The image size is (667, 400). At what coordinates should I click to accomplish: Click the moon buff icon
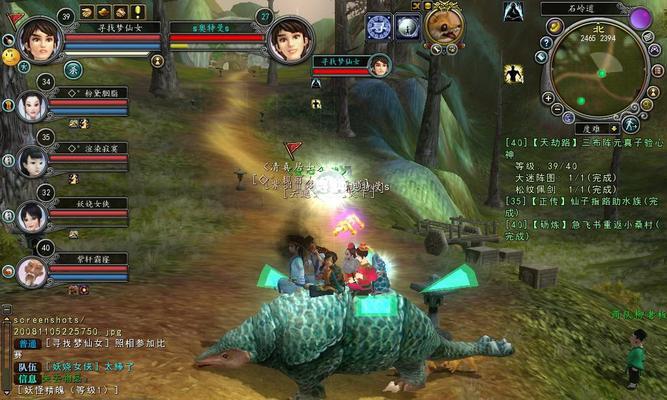(x=406, y=26)
